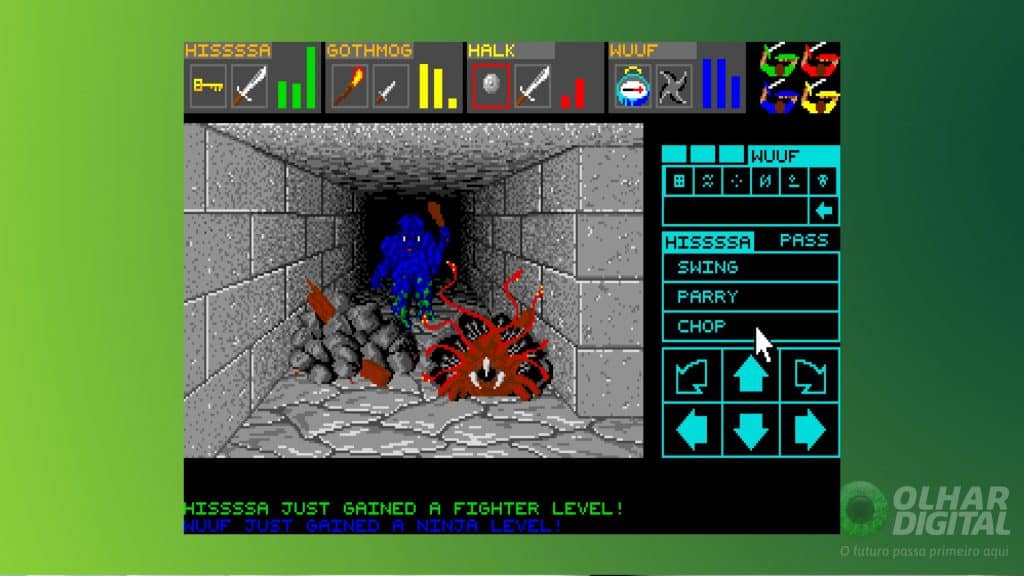Select Hissssa's sword weapon slot

pos(250,86)
